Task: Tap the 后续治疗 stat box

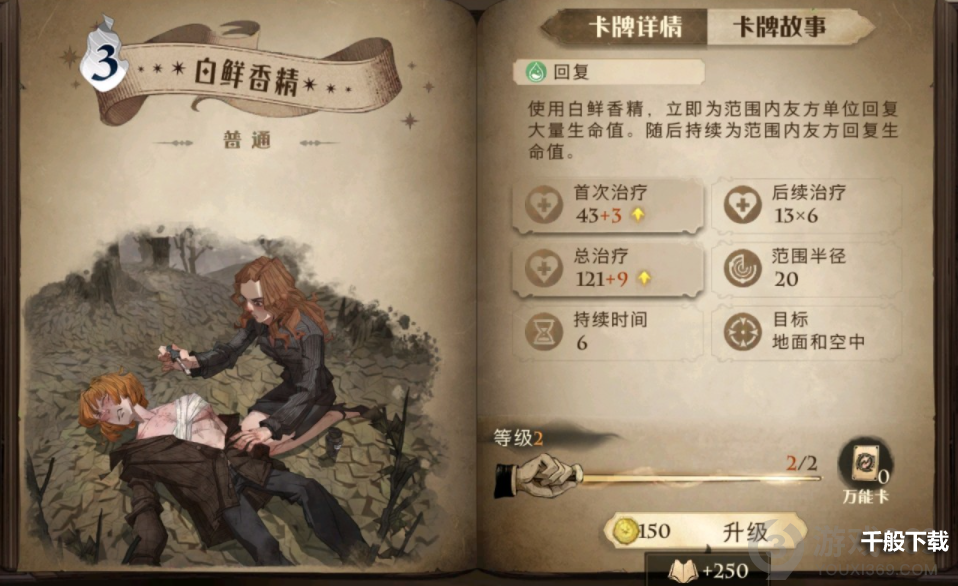Action: coord(806,205)
